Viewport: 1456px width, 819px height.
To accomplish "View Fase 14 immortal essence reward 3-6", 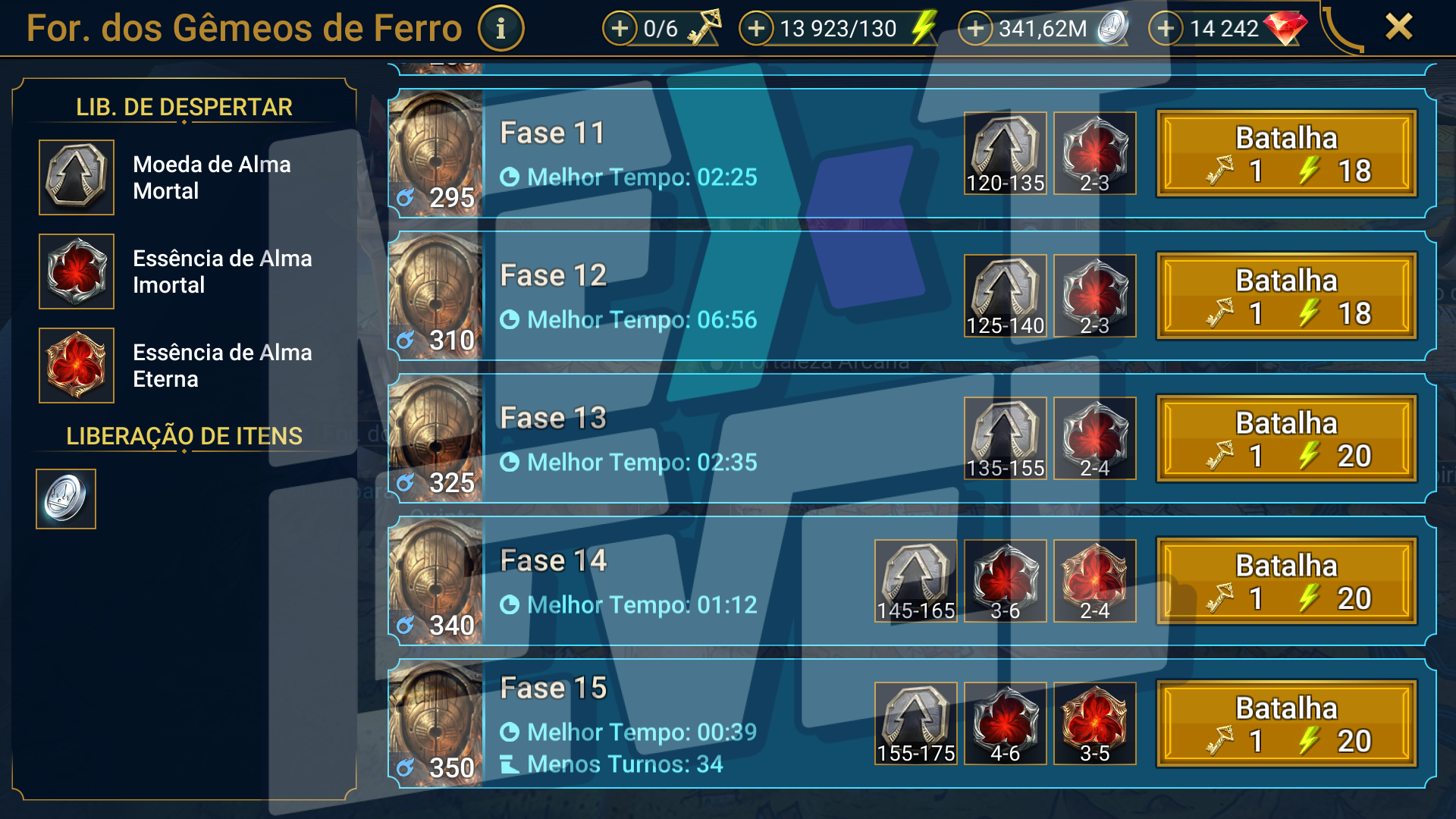I will (1005, 582).
